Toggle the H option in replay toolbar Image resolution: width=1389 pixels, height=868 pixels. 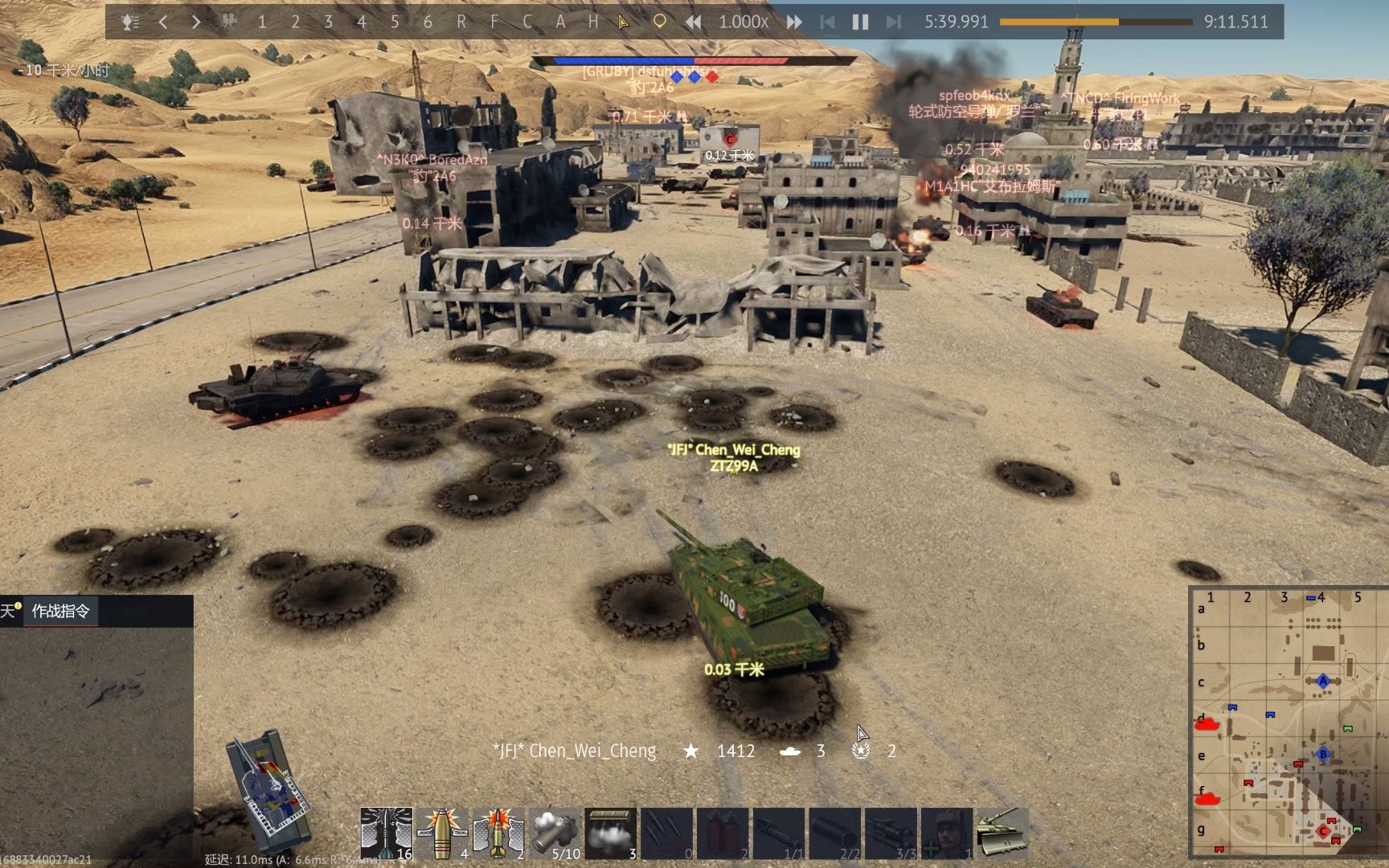click(x=593, y=22)
